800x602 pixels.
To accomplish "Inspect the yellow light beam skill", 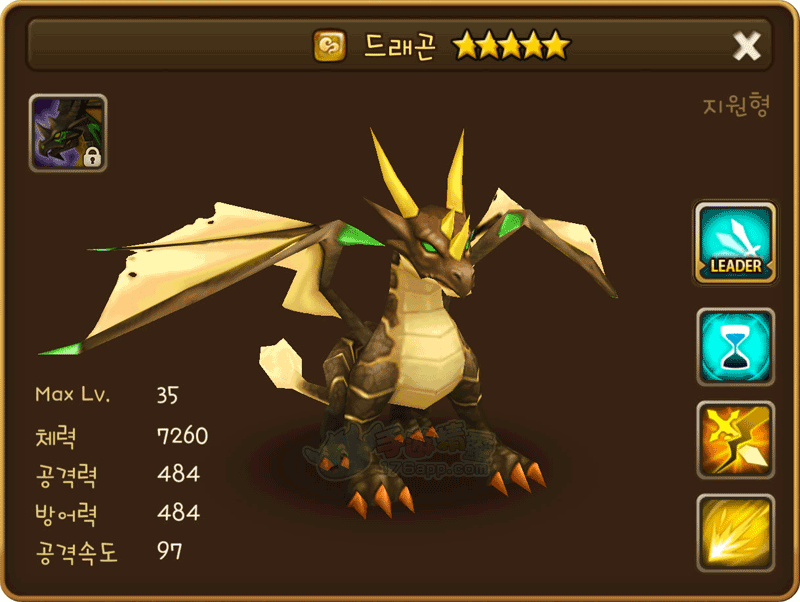I will [736, 532].
